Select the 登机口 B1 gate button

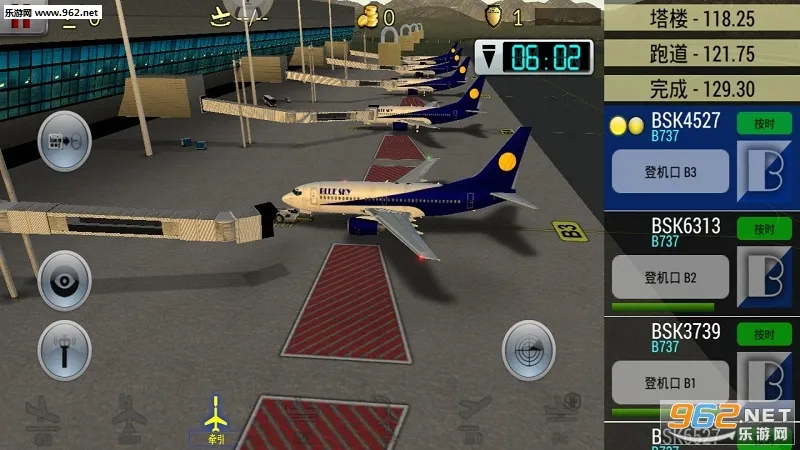[x=669, y=382]
